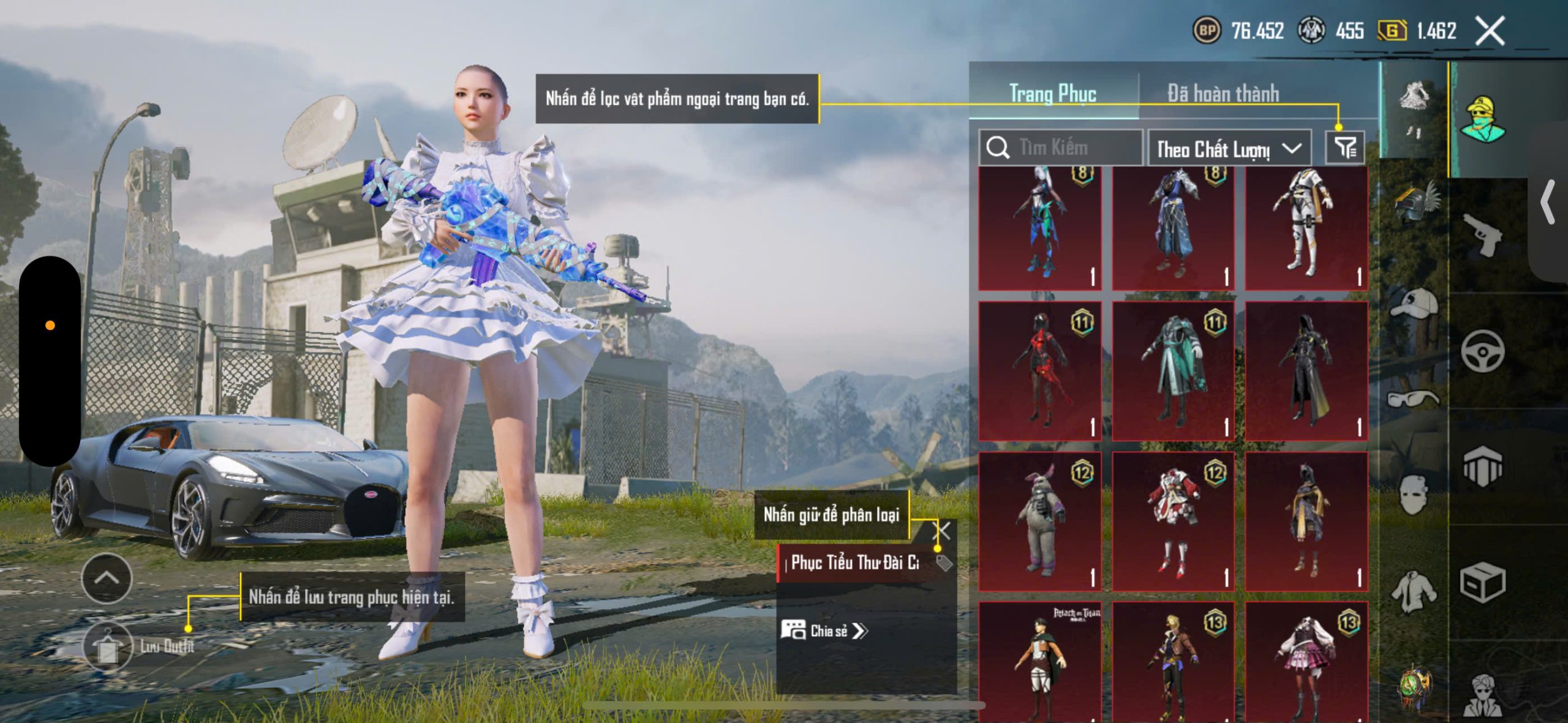This screenshot has width=1568, height=723.
Task: Focus the Tìm Kiếm search field
Action: click(x=1061, y=148)
